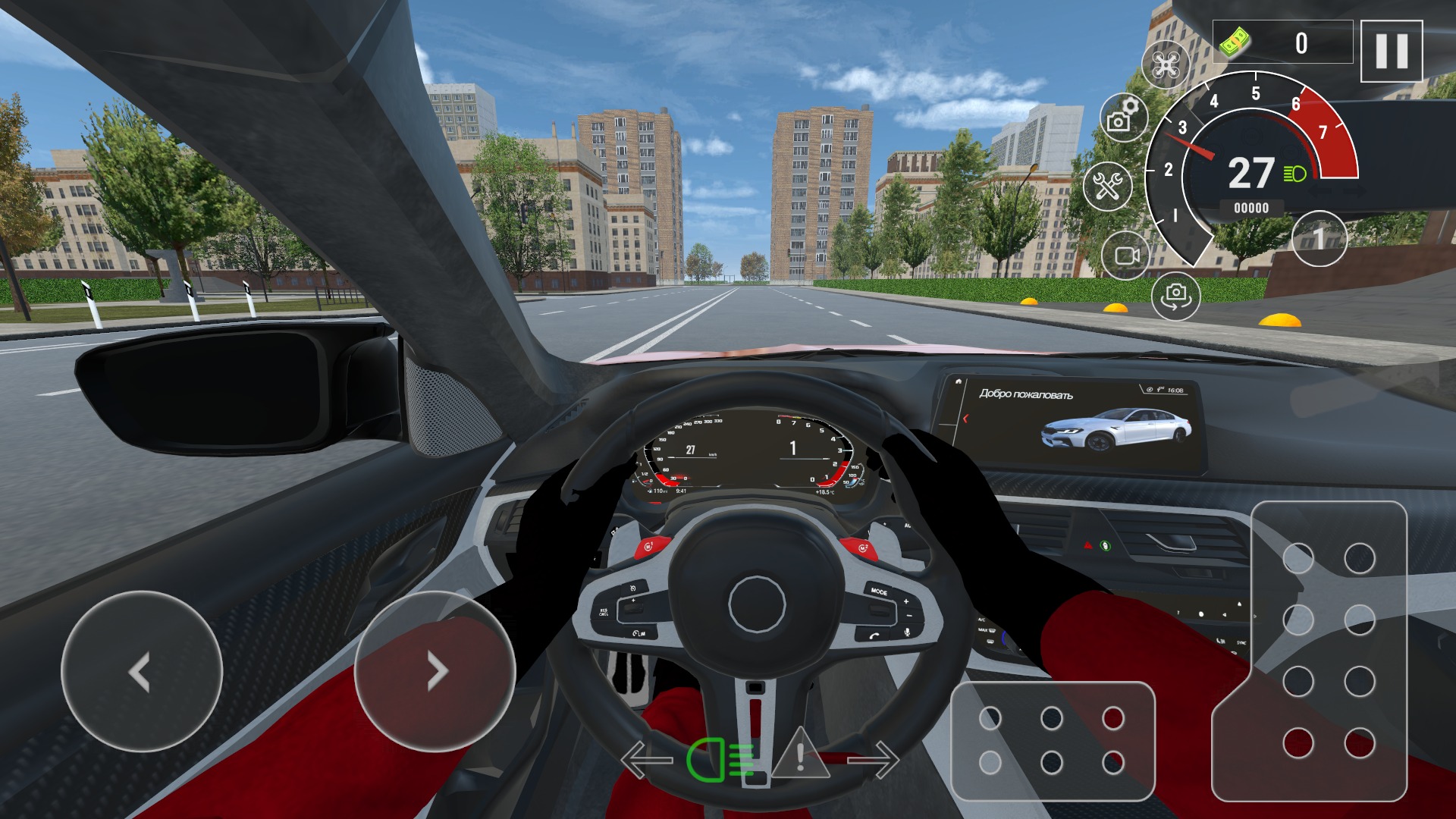Open the repair tools wrench icon

[x=1109, y=182]
